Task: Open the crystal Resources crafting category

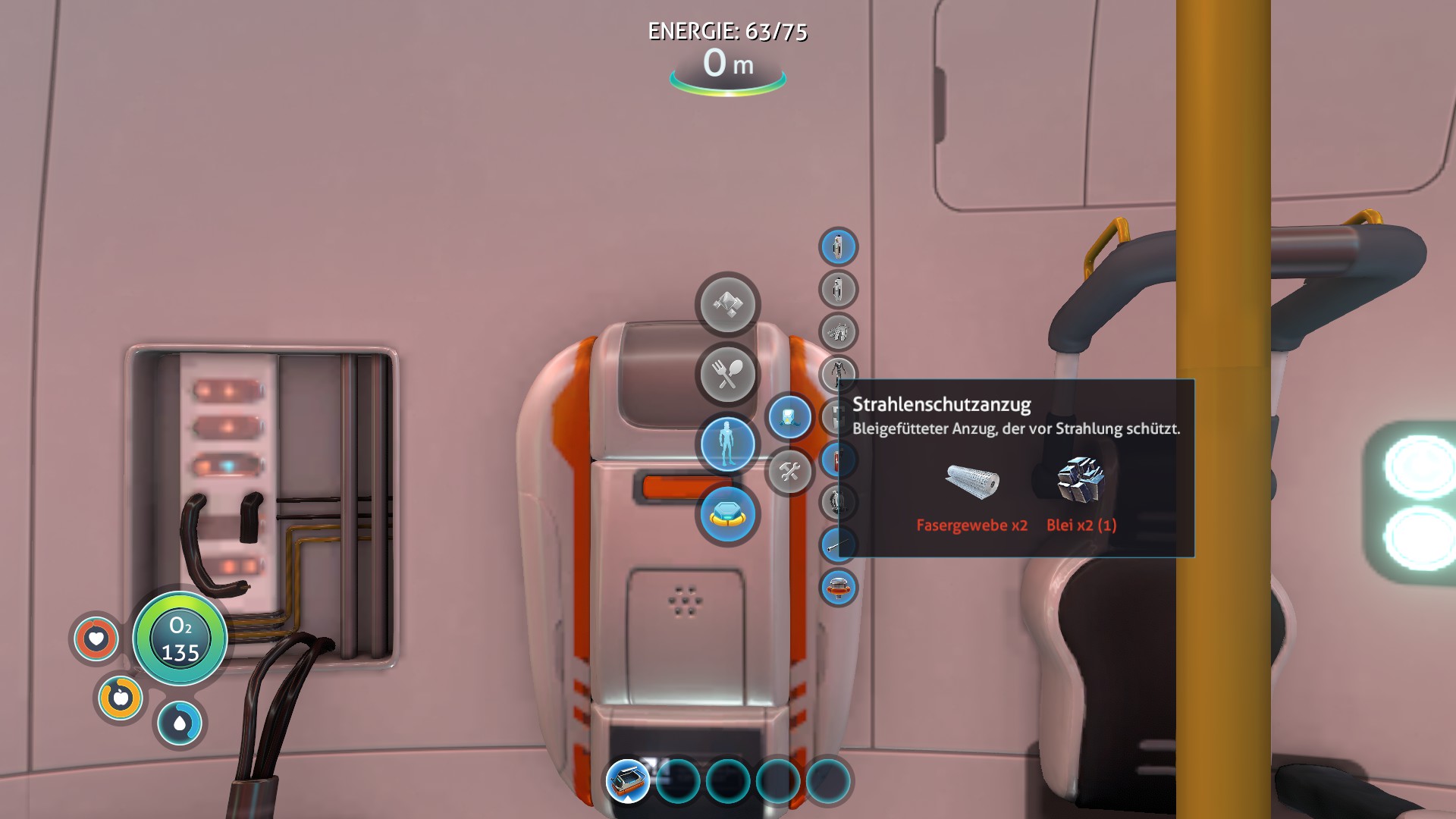Action: [727, 304]
